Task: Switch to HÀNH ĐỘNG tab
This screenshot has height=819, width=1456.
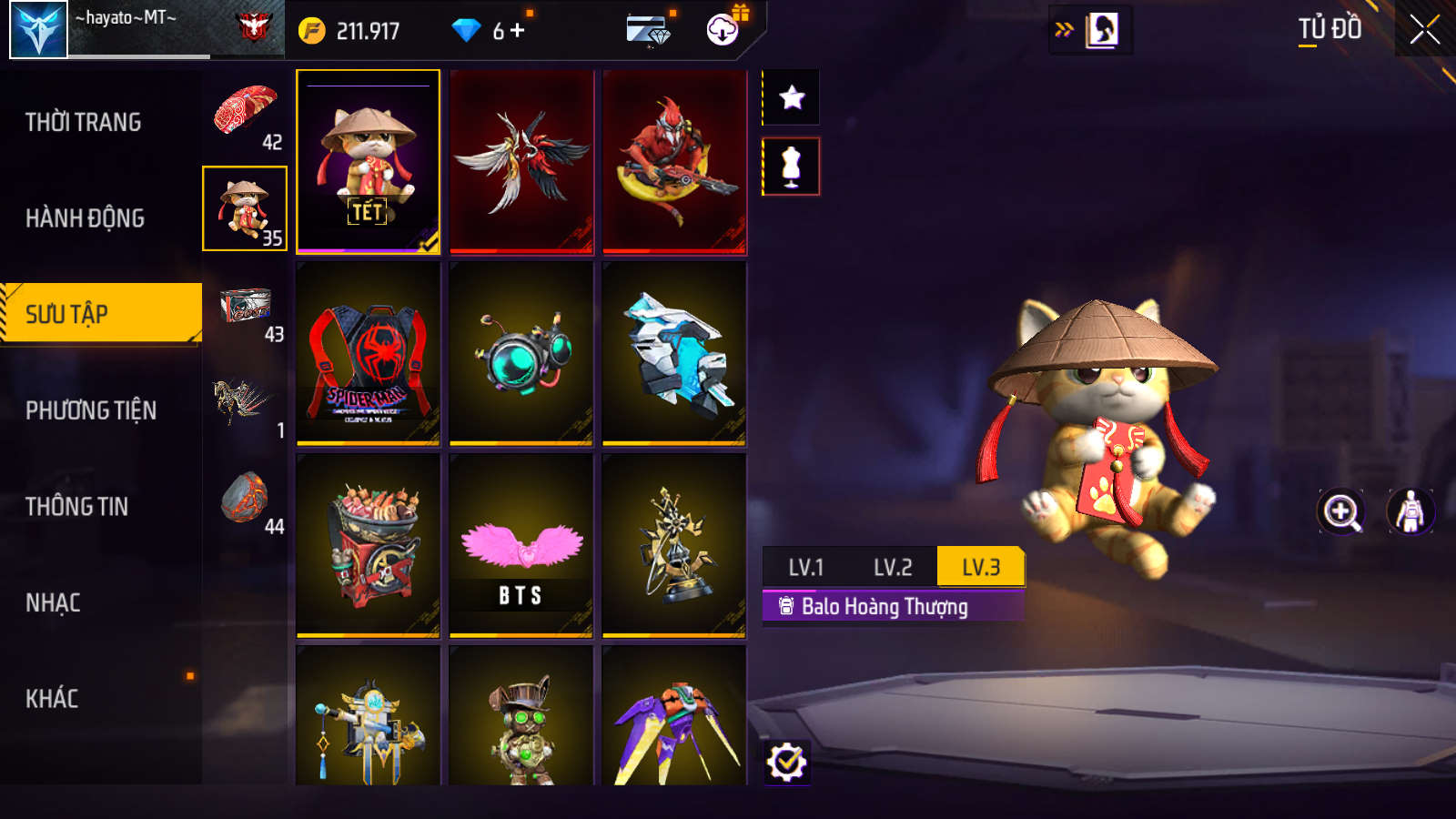Action: [x=86, y=218]
